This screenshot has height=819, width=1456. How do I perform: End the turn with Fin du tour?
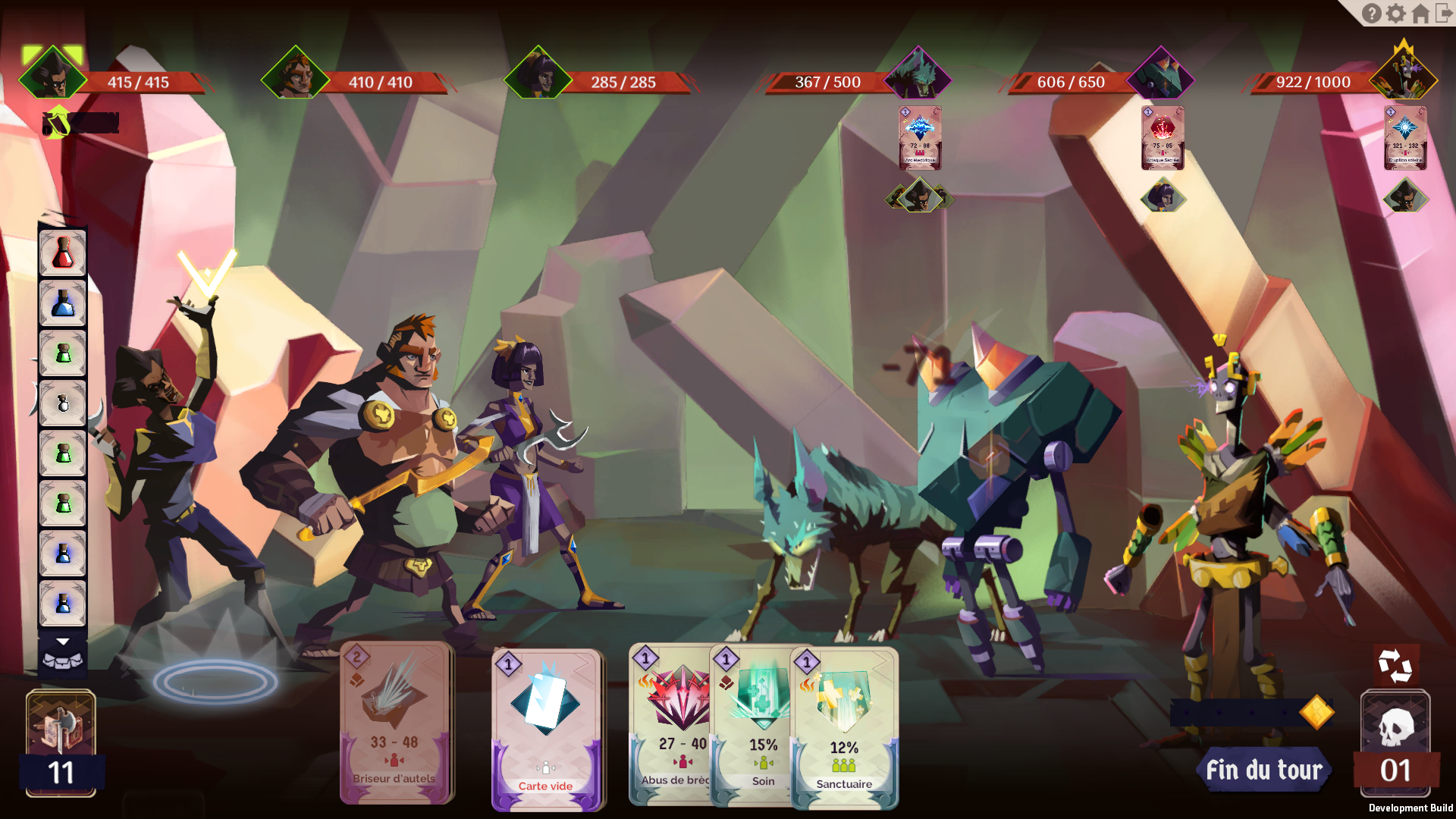tap(1263, 770)
